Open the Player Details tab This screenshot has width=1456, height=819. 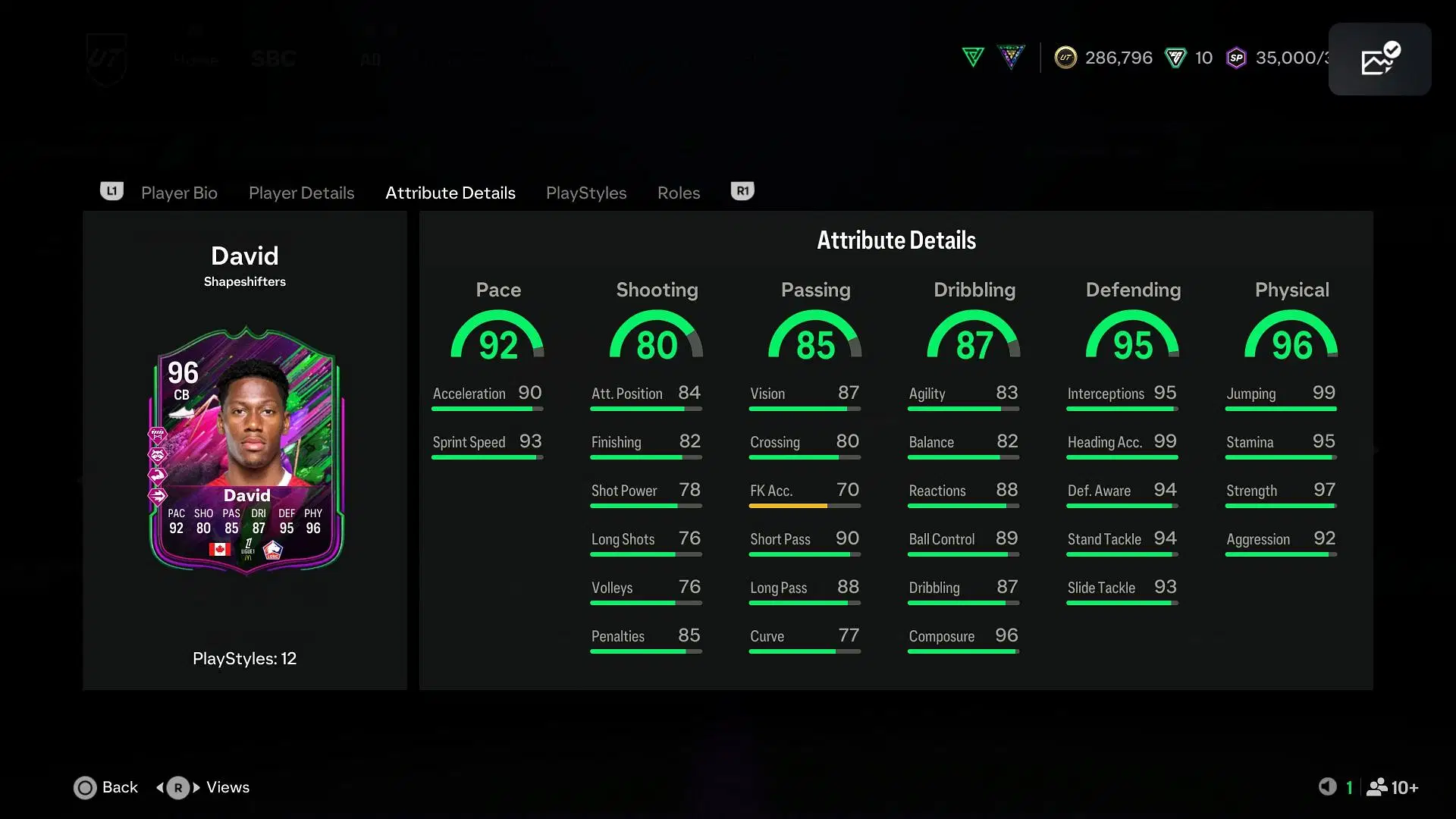[x=301, y=193]
